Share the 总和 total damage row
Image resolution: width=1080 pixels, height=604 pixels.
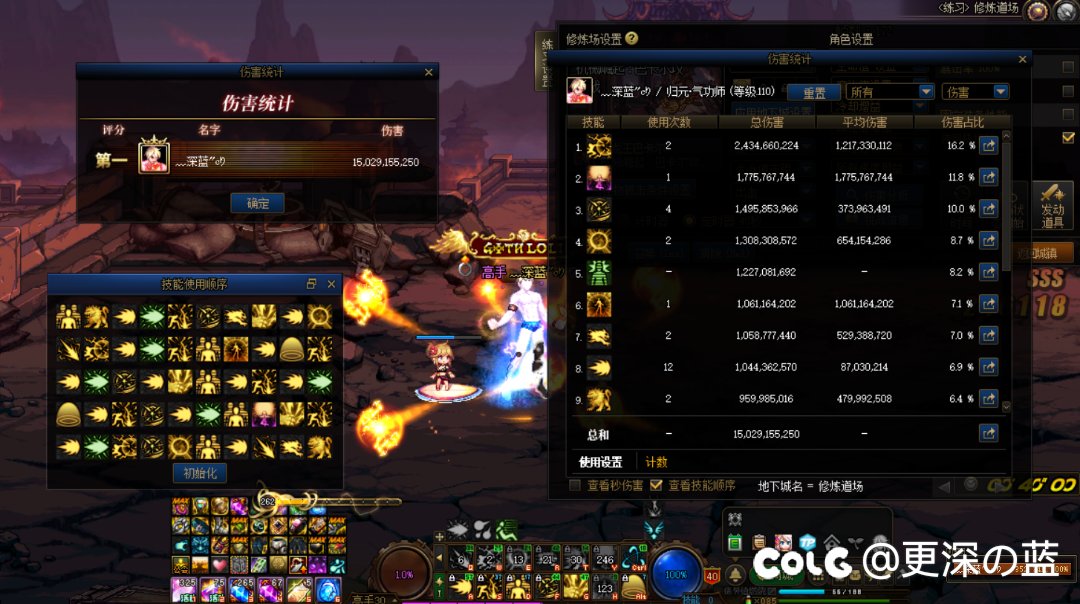tap(988, 434)
